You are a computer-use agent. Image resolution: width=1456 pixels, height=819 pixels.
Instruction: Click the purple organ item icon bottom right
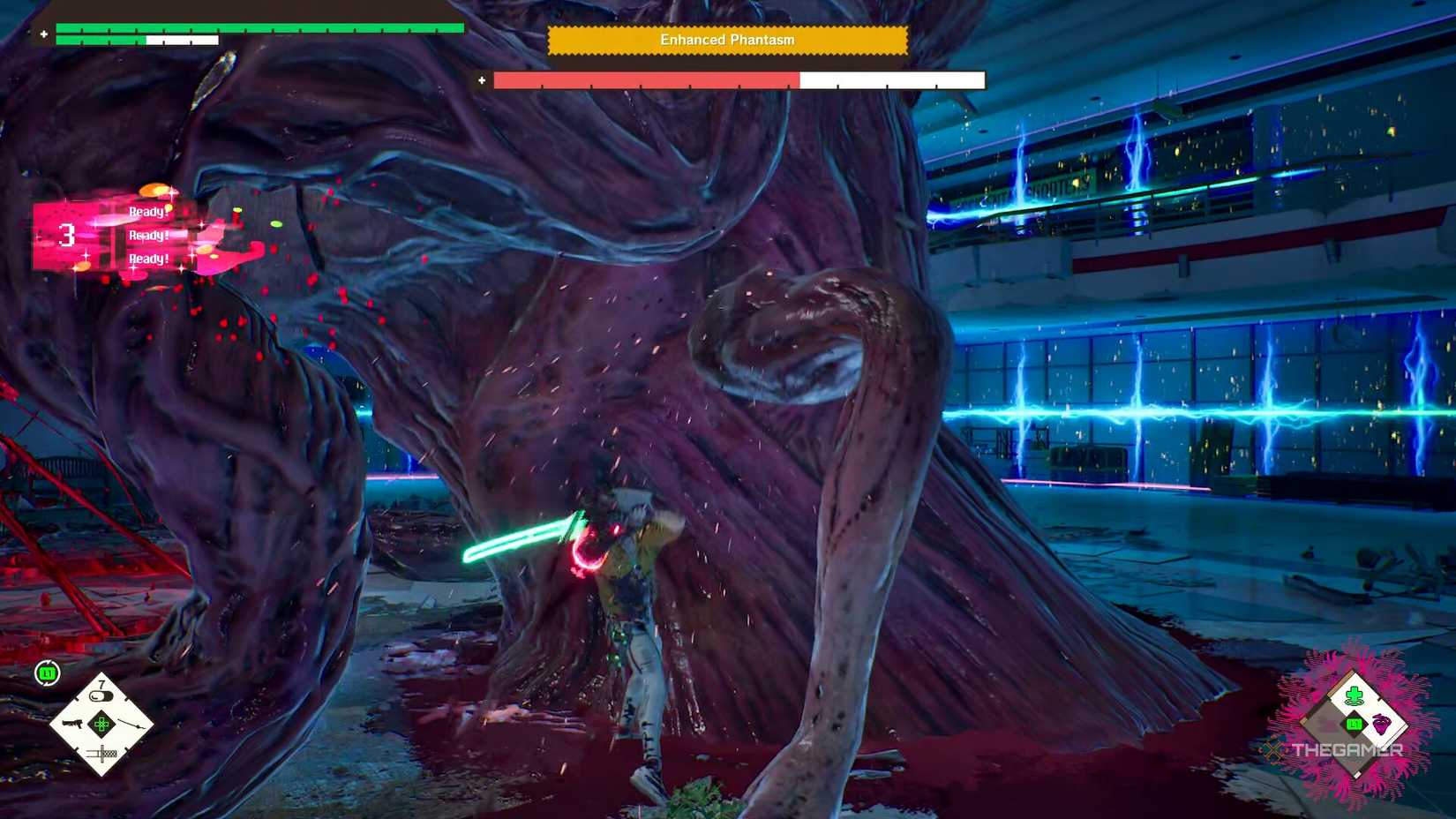[1381, 725]
